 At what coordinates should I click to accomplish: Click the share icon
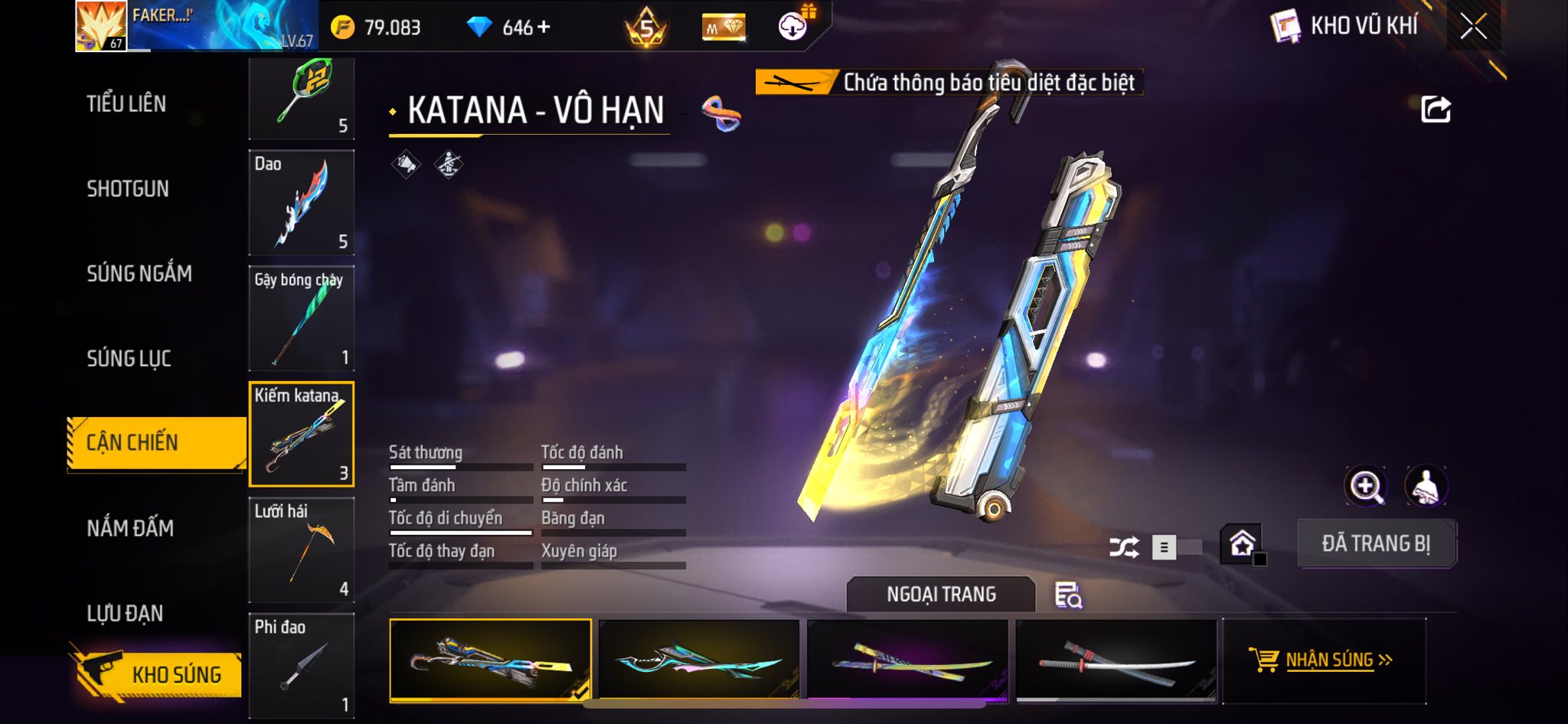click(x=1436, y=109)
